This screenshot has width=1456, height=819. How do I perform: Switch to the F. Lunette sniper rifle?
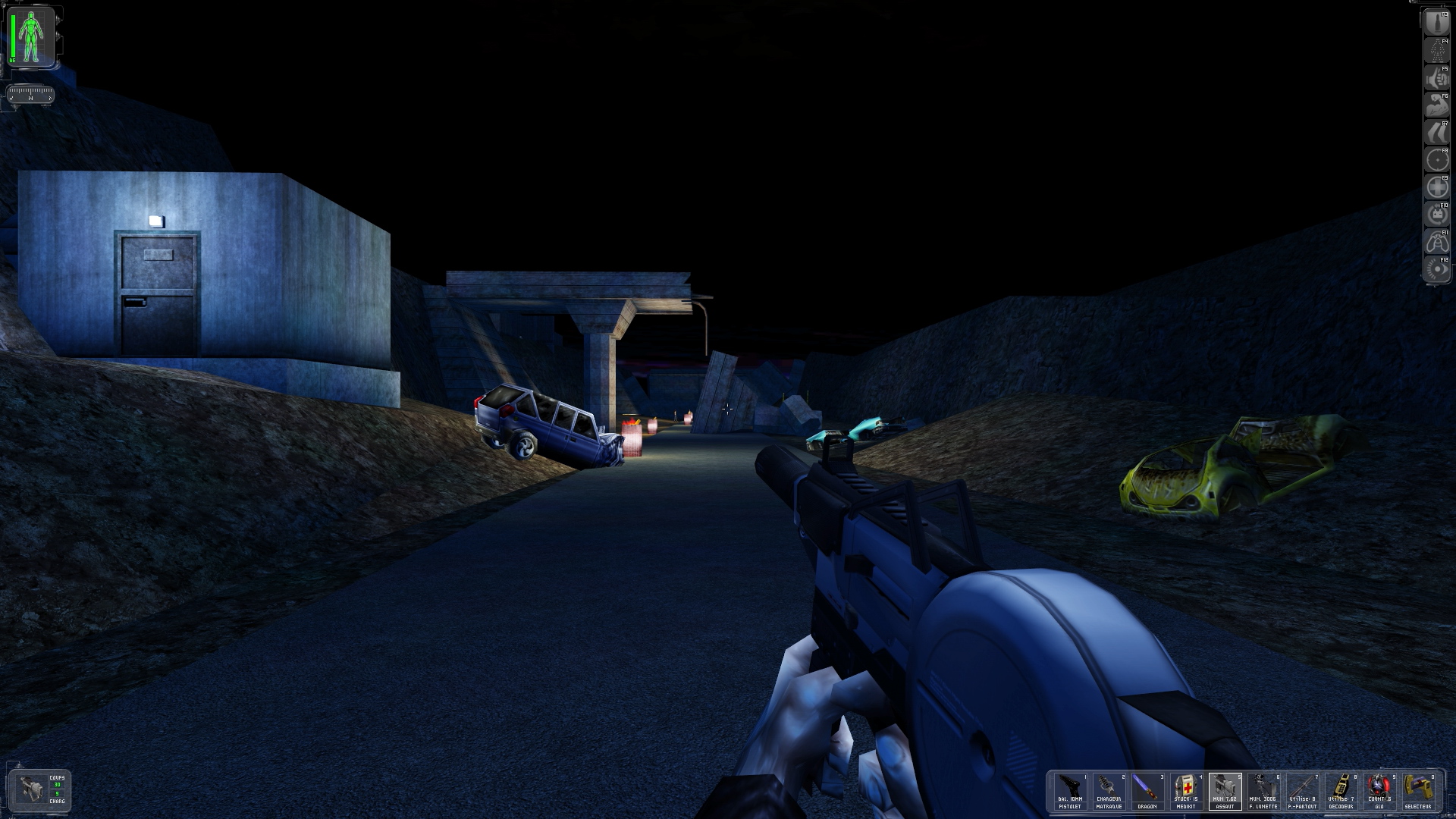[1263, 792]
